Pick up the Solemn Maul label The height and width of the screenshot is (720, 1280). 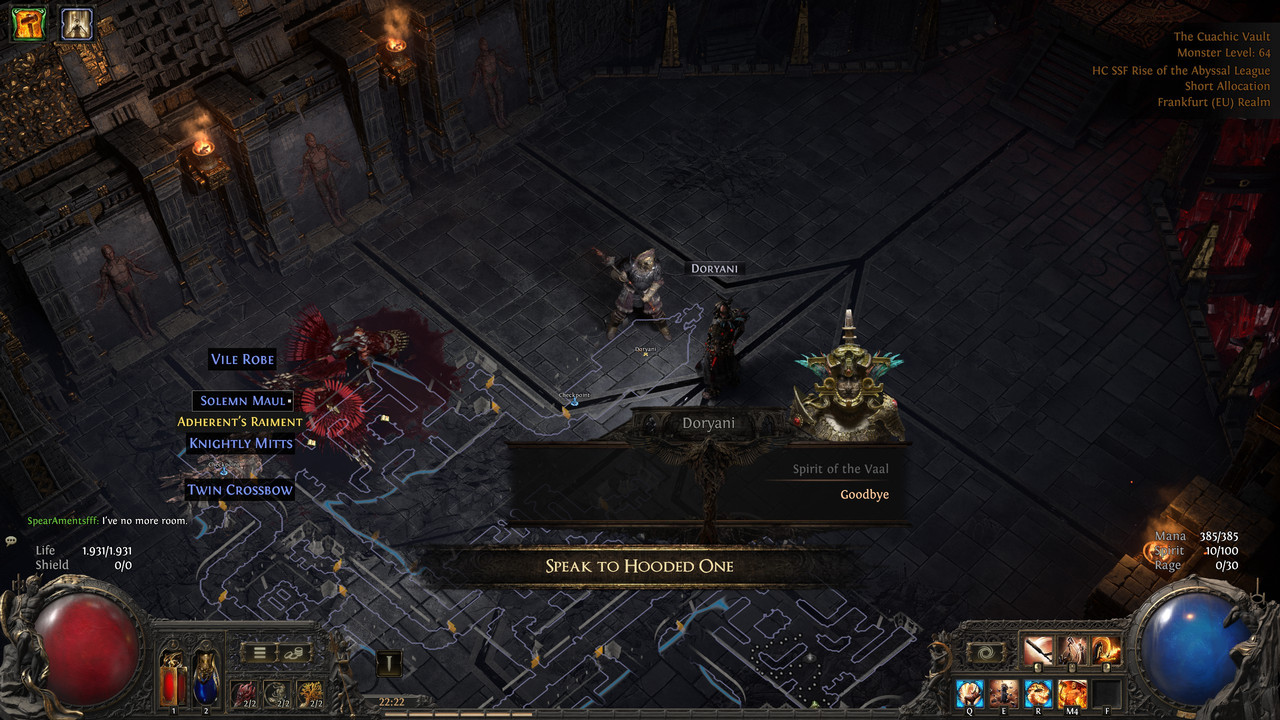(x=244, y=401)
